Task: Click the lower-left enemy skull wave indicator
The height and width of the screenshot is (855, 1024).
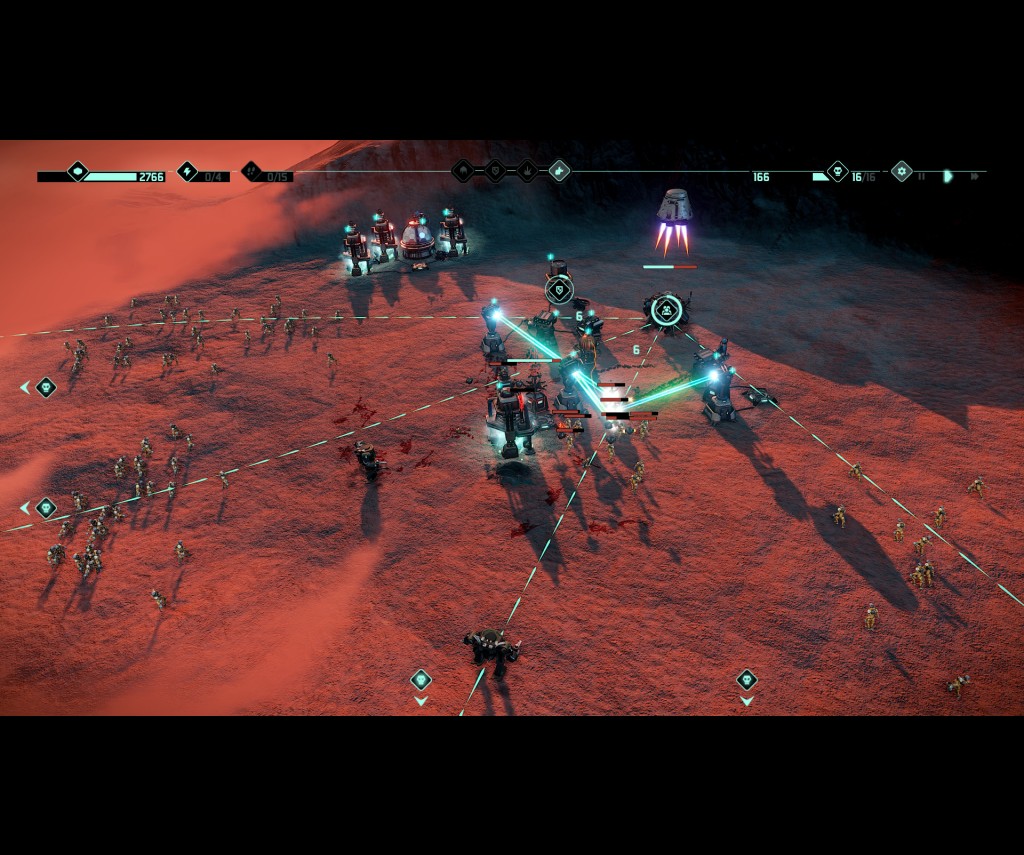Action: (x=45, y=508)
